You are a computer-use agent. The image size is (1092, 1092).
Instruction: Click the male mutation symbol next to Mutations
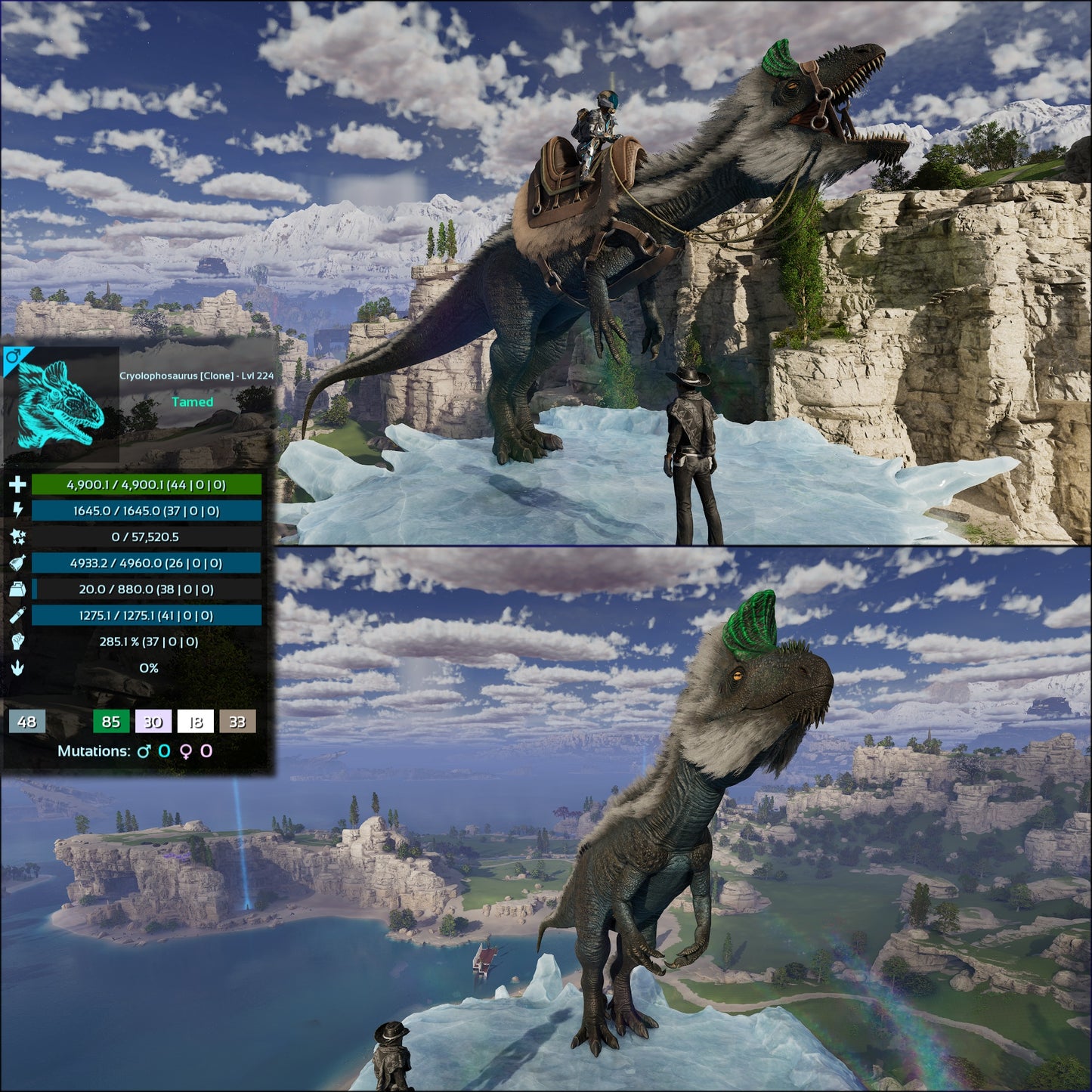tap(144, 750)
